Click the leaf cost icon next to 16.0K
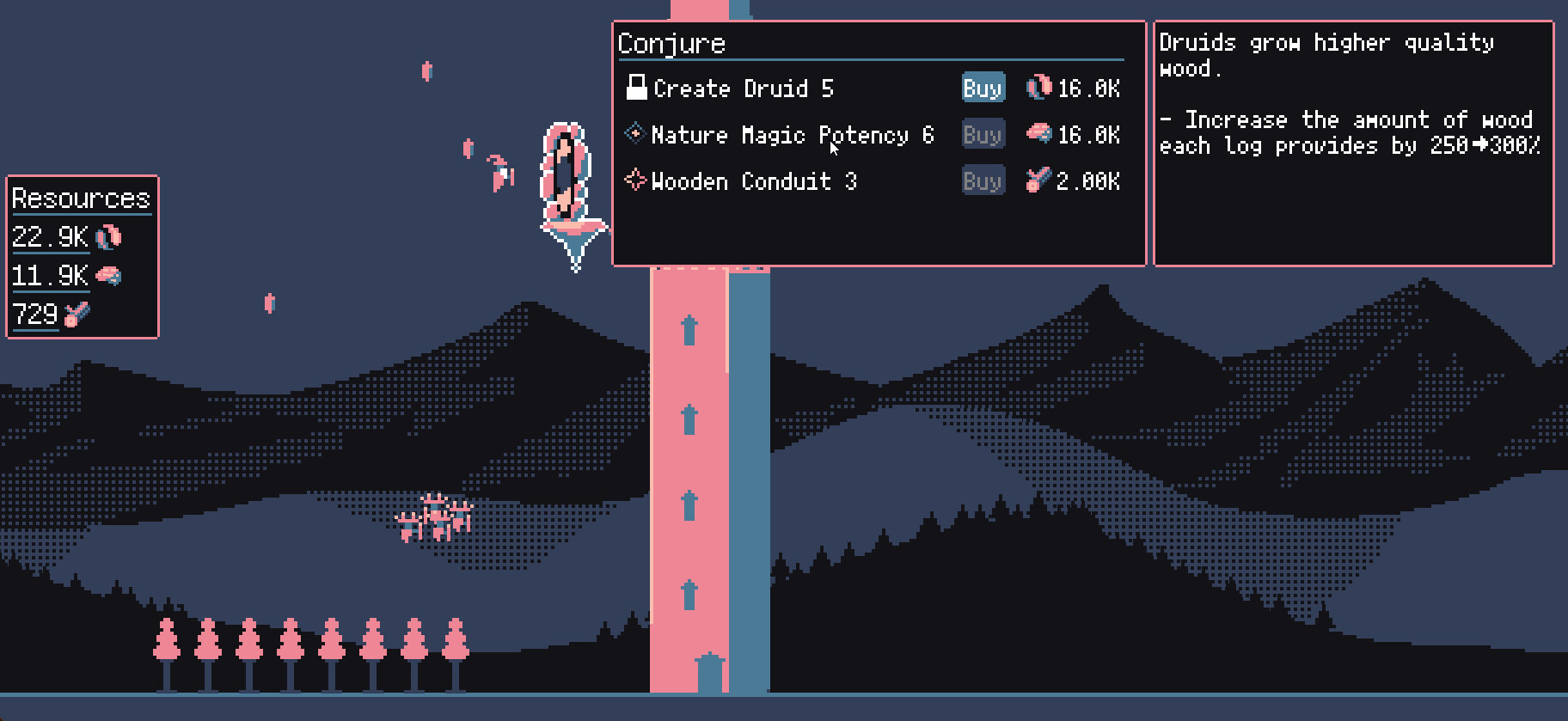The image size is (1568, 721). click(1038, 87)
